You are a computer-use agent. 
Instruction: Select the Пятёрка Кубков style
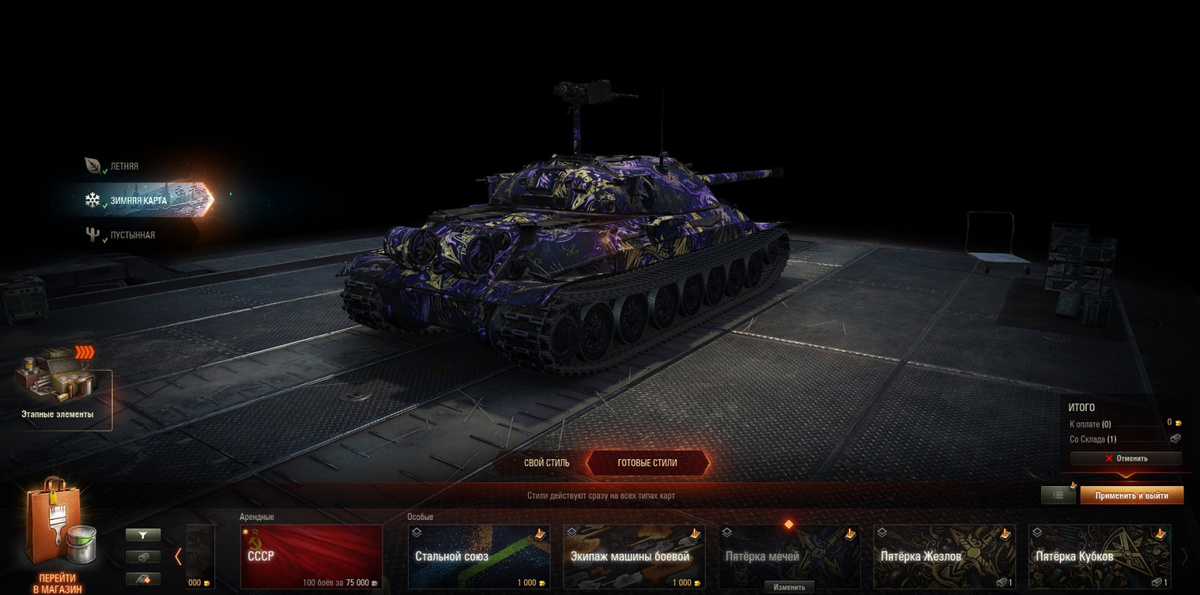[x=1099, y=557]
